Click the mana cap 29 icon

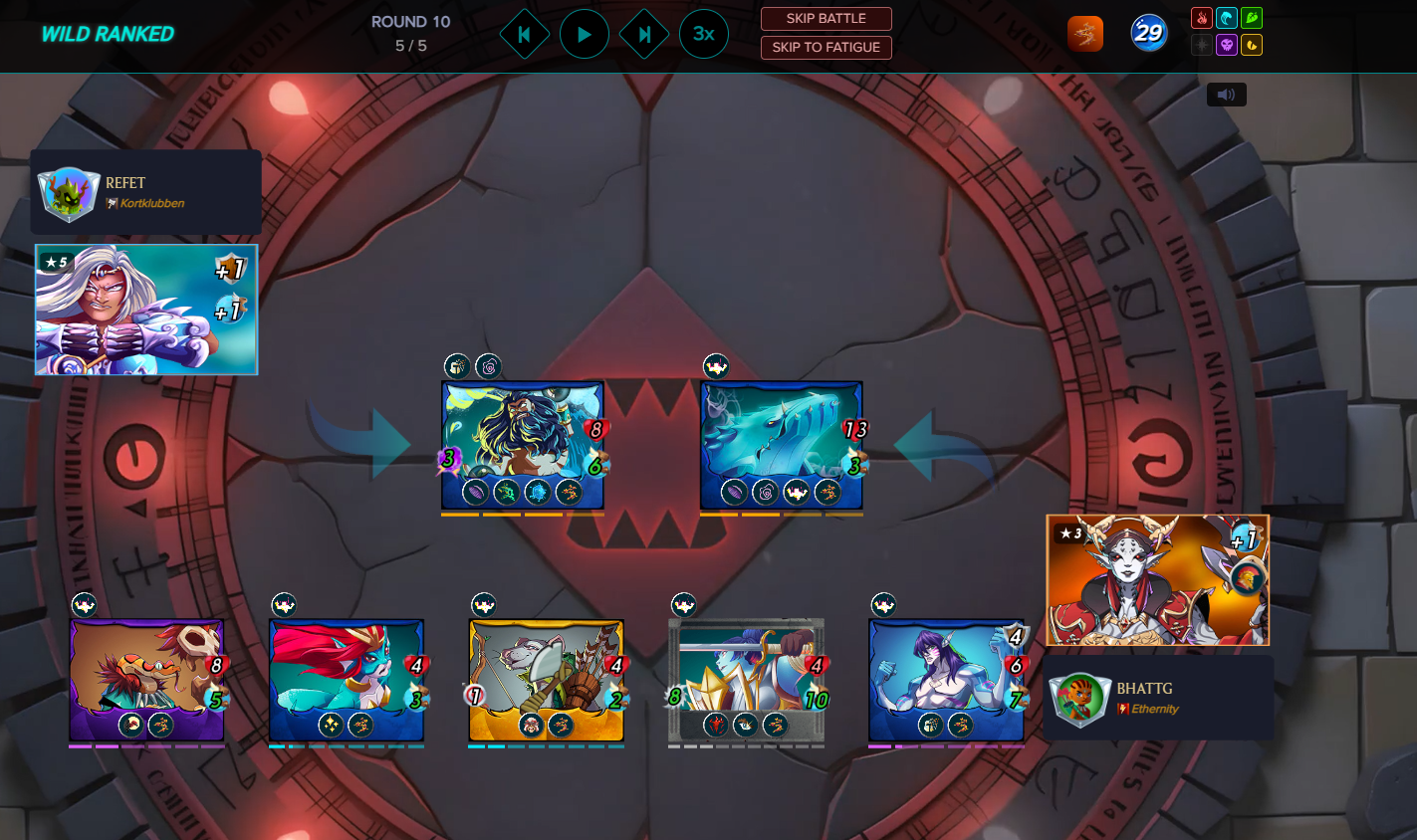click(1148, 34)
